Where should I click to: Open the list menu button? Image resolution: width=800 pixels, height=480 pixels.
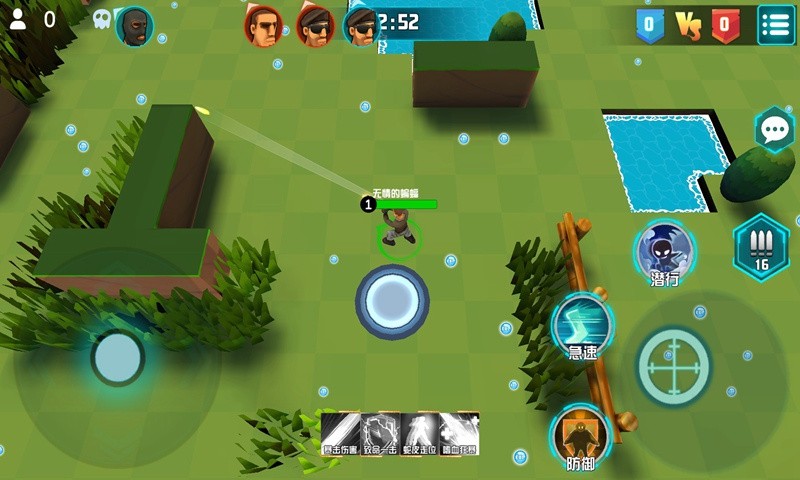[775, 24]
